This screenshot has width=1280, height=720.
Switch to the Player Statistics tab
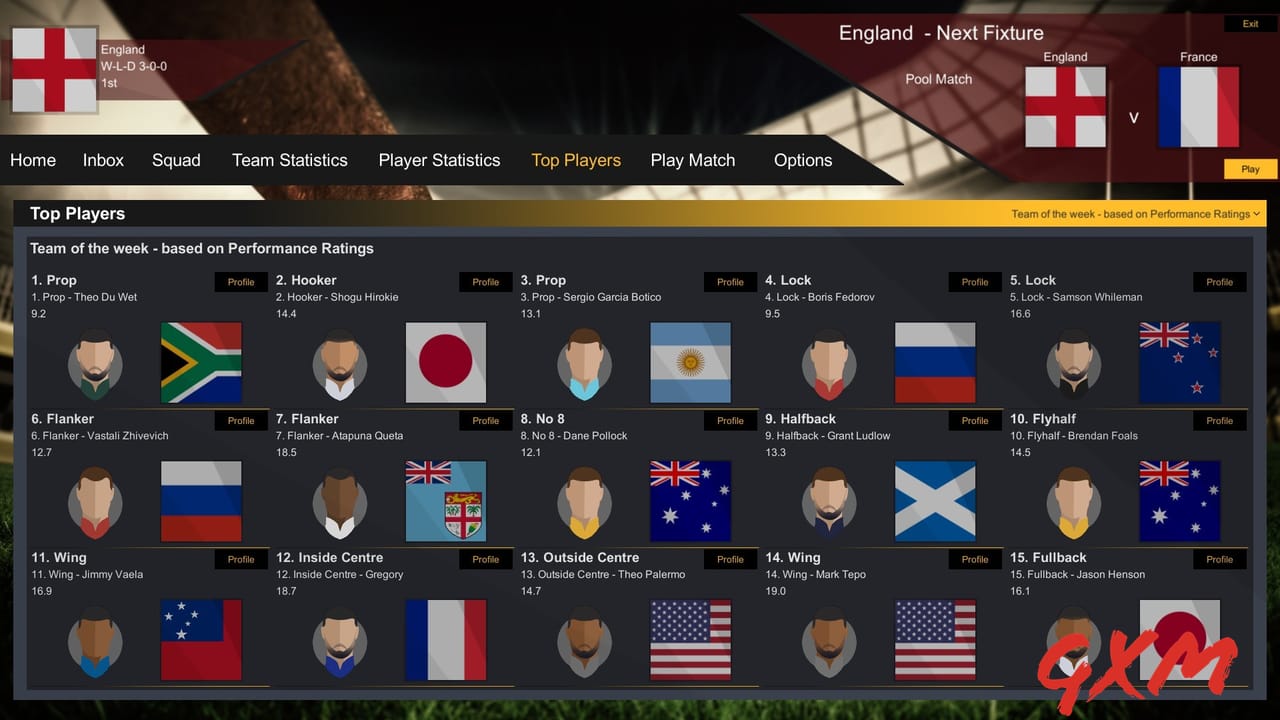pos(439,160)
